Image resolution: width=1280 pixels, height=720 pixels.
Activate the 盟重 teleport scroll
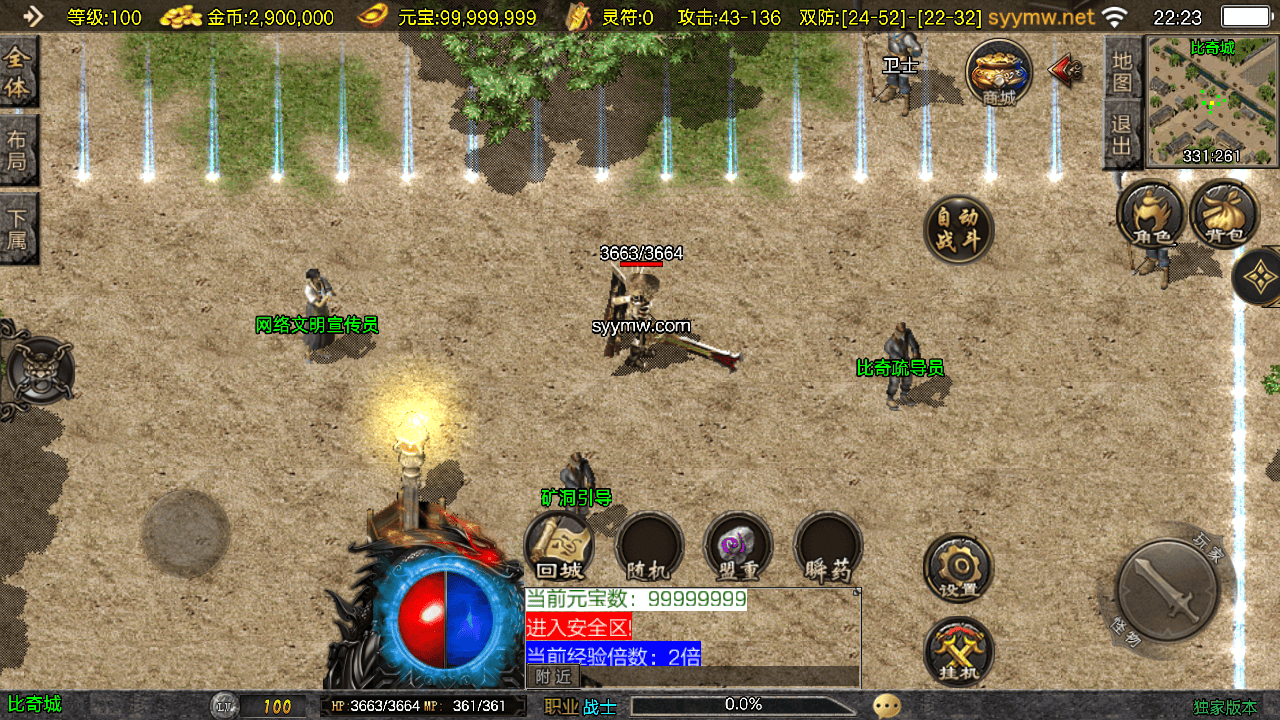pyautogui.click(x=738, y=548)
